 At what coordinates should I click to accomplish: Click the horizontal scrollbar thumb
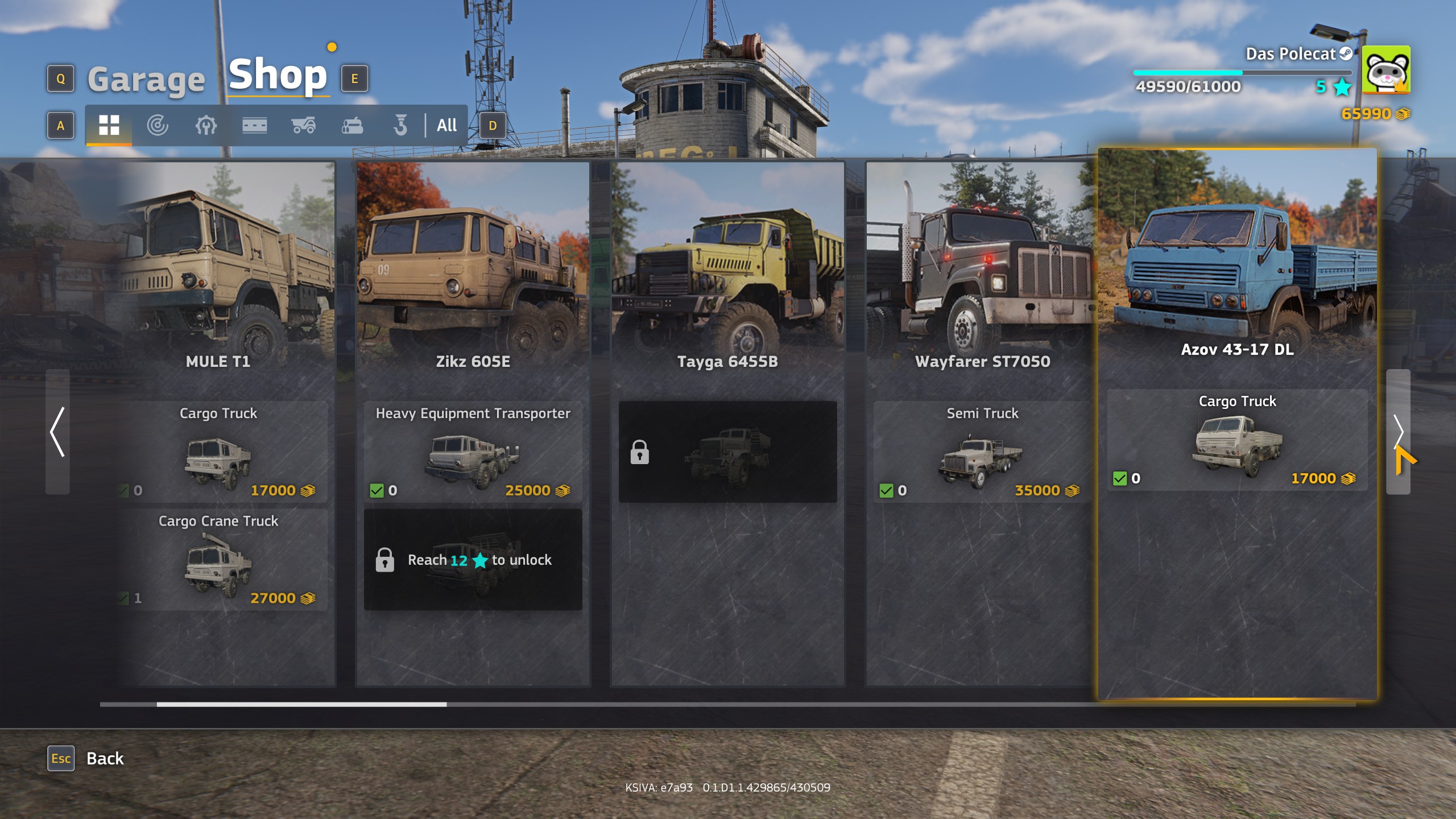[301, 704]
